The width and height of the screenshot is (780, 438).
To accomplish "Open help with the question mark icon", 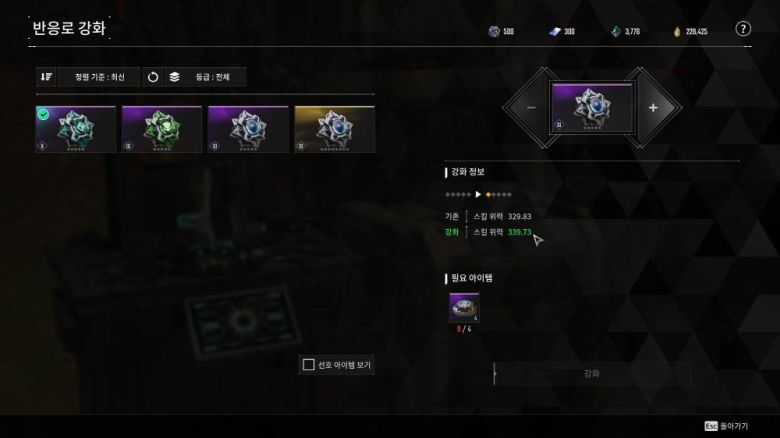I will pyautogui.click(x=743, y=30).
